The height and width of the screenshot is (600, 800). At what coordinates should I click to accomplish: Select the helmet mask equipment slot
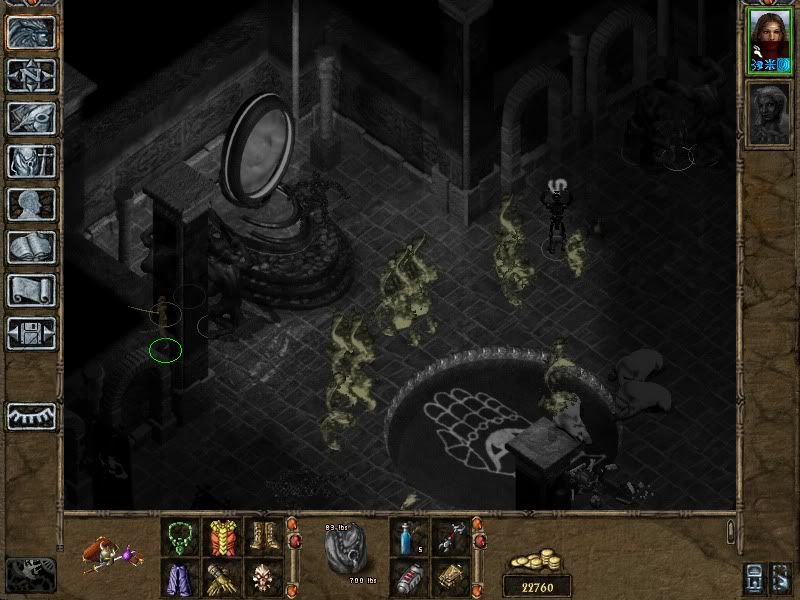265,577
